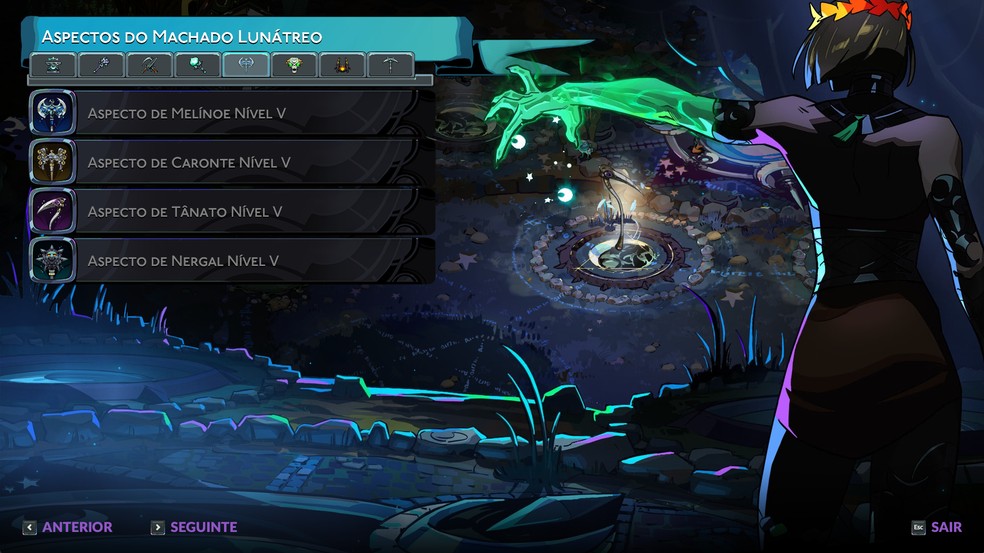The width and height of the screenshot is (984, 553).
Task: Open the pickaxe tool tab
Action: tap(390, 66)
